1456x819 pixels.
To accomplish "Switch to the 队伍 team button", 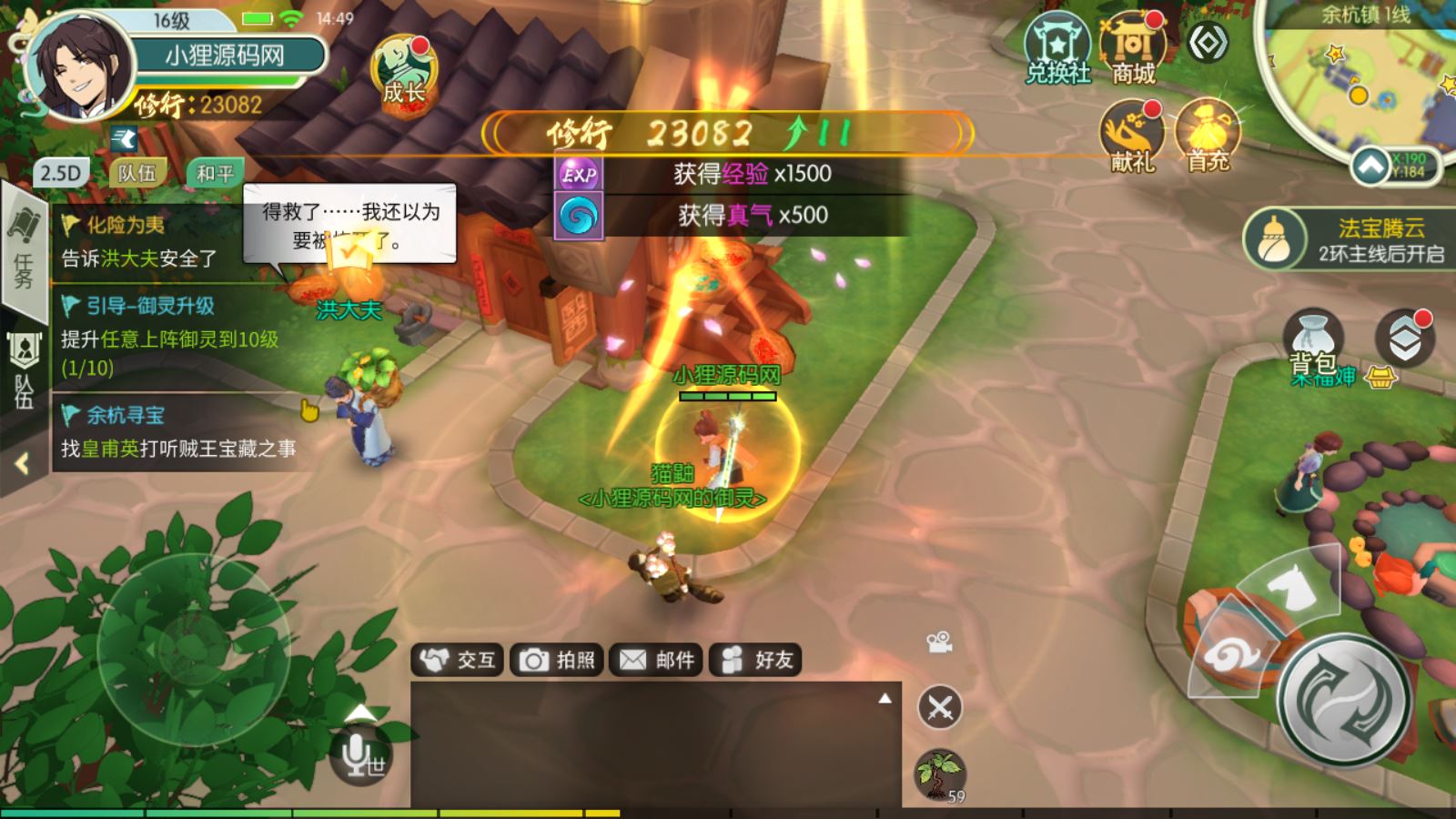I will click(x=137, y=173).
